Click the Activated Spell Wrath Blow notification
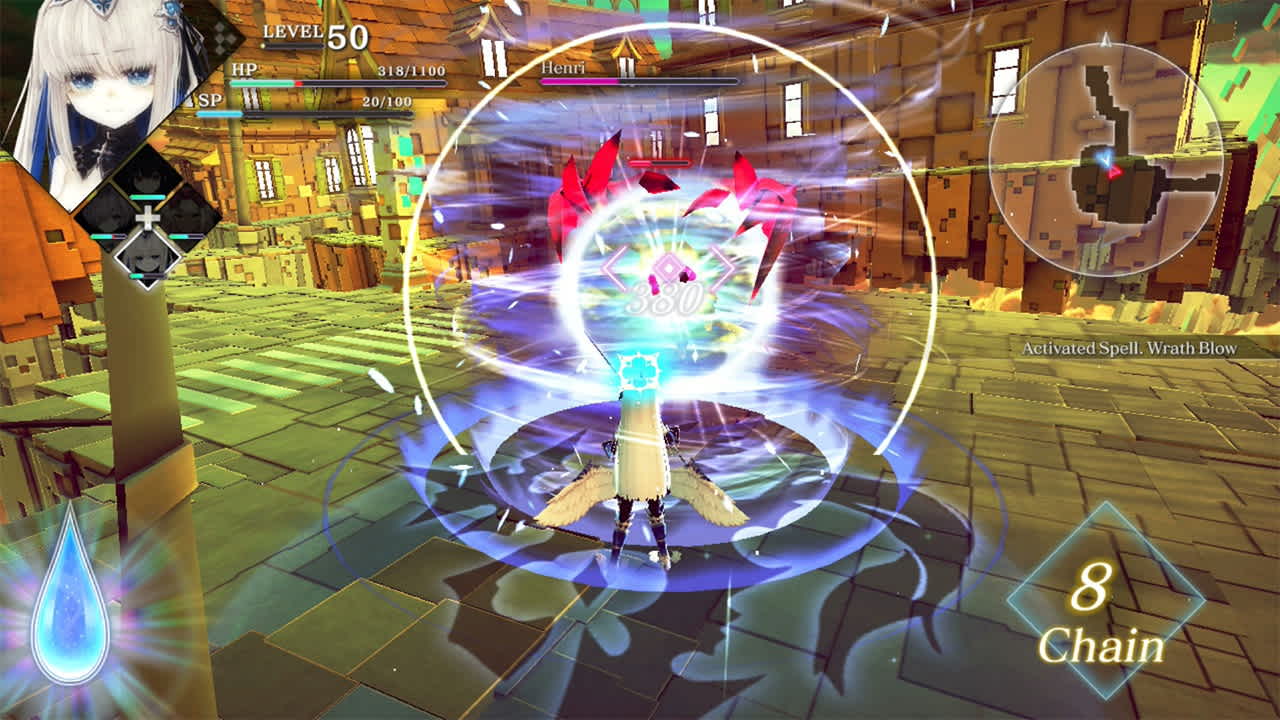The width and height of the screenshot is (1280, 720). pos(1128,348)
